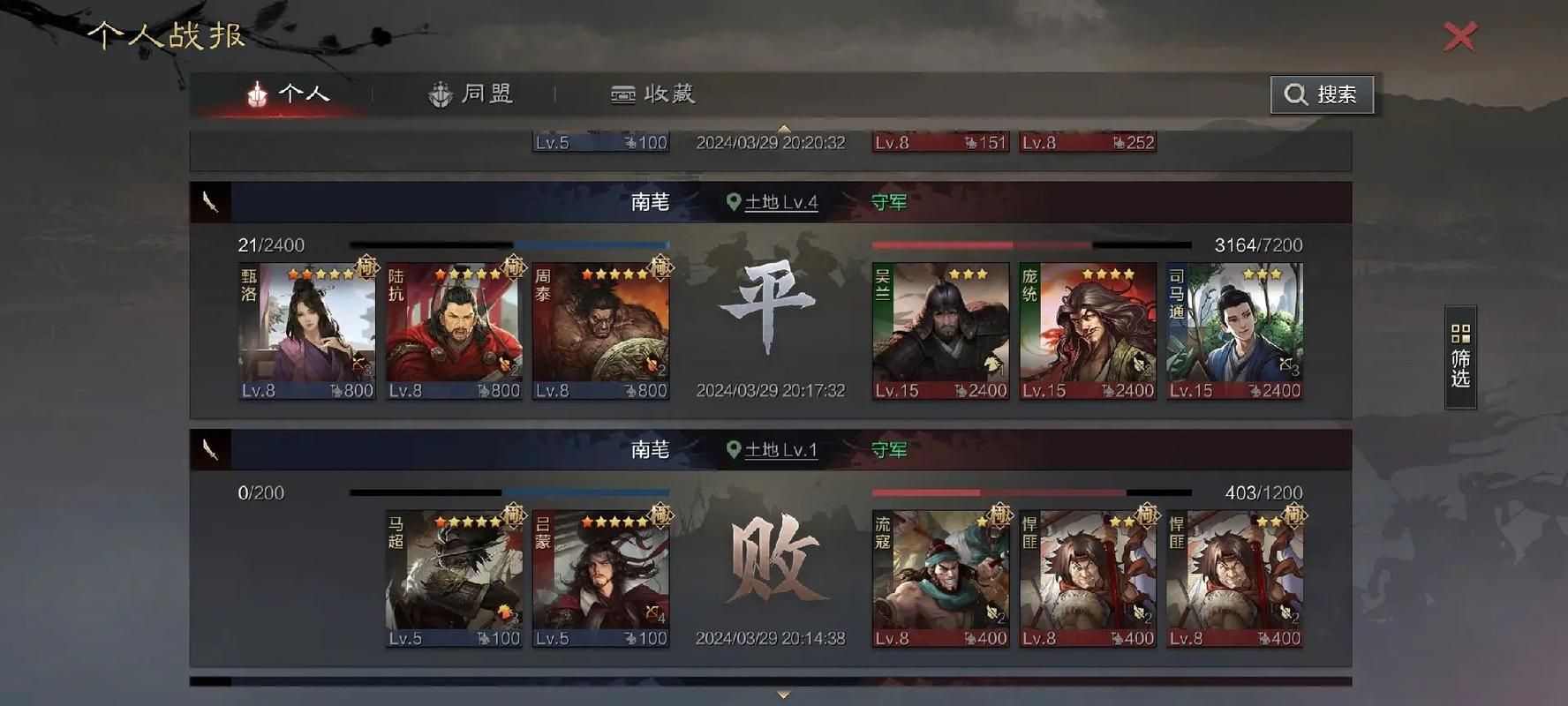Click the location pin beside 土地 Lv.4
This screenshot has height=706, width=1568.
734,201
